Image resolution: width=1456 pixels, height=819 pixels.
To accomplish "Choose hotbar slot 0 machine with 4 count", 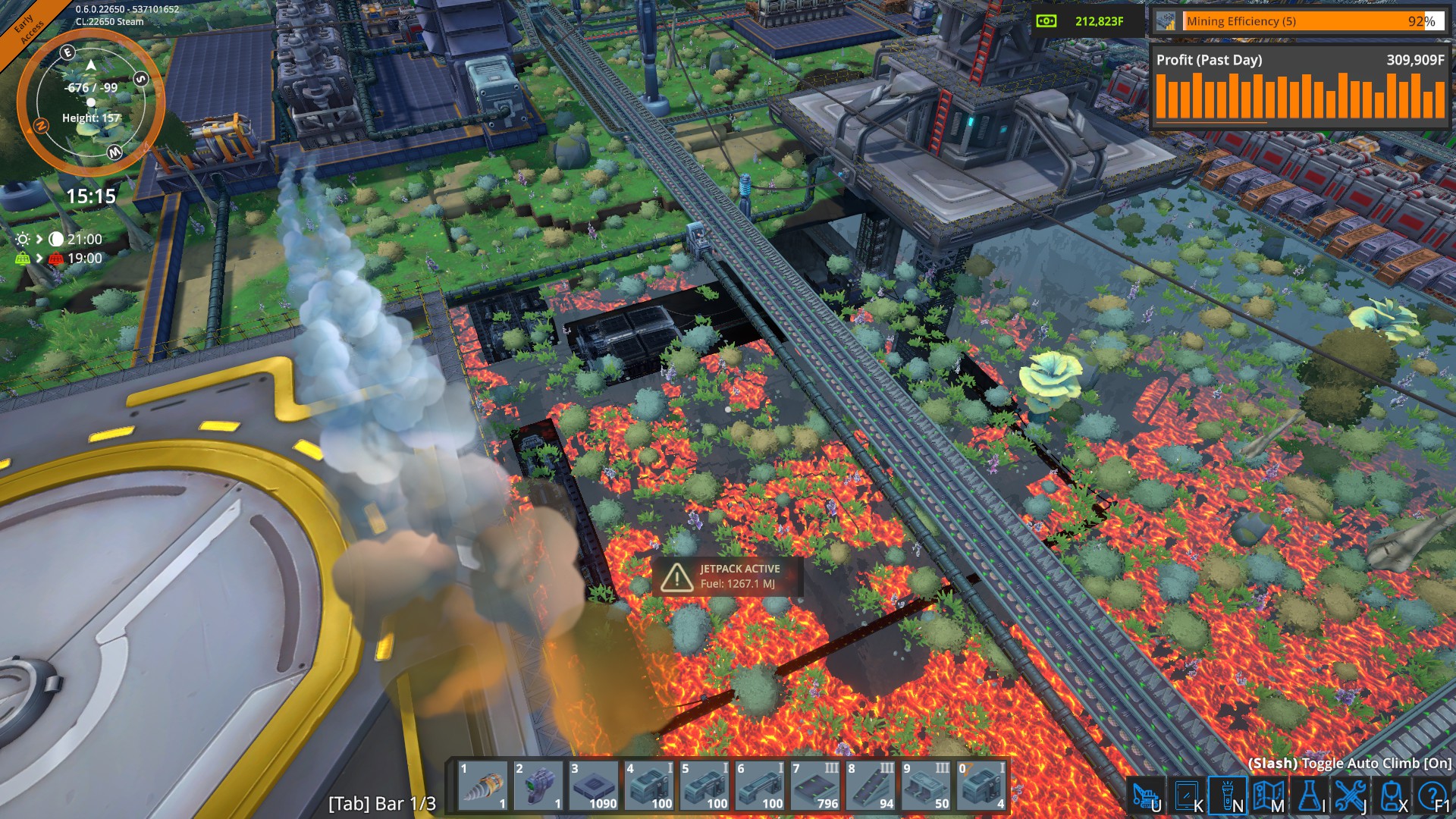I will 981,786.
